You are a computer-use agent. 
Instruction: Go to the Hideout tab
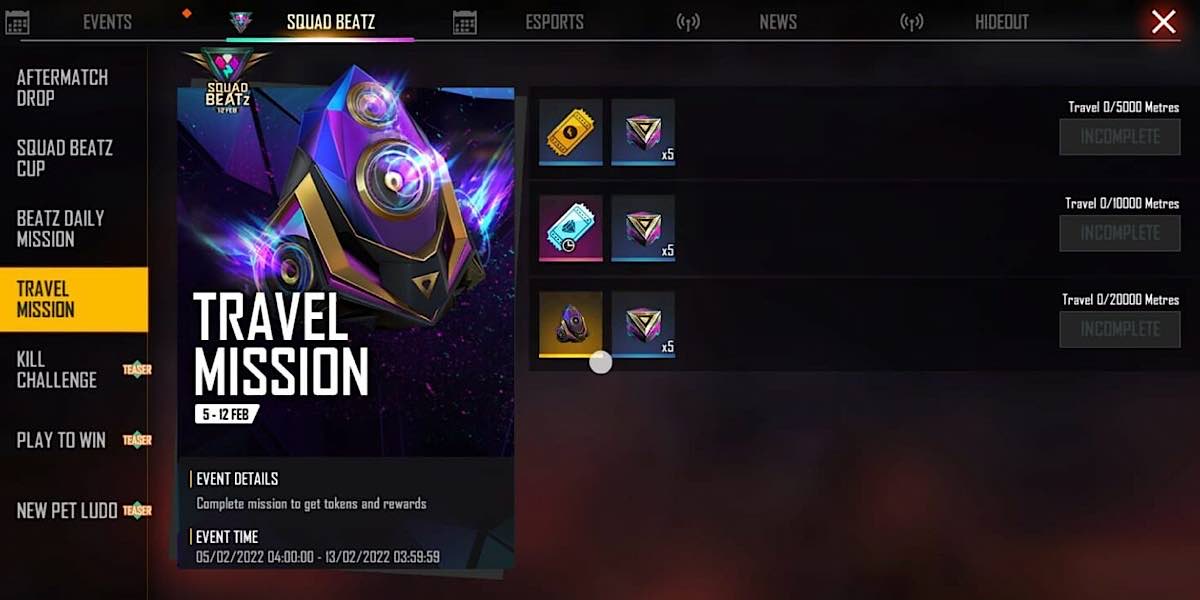point(1001,22)
